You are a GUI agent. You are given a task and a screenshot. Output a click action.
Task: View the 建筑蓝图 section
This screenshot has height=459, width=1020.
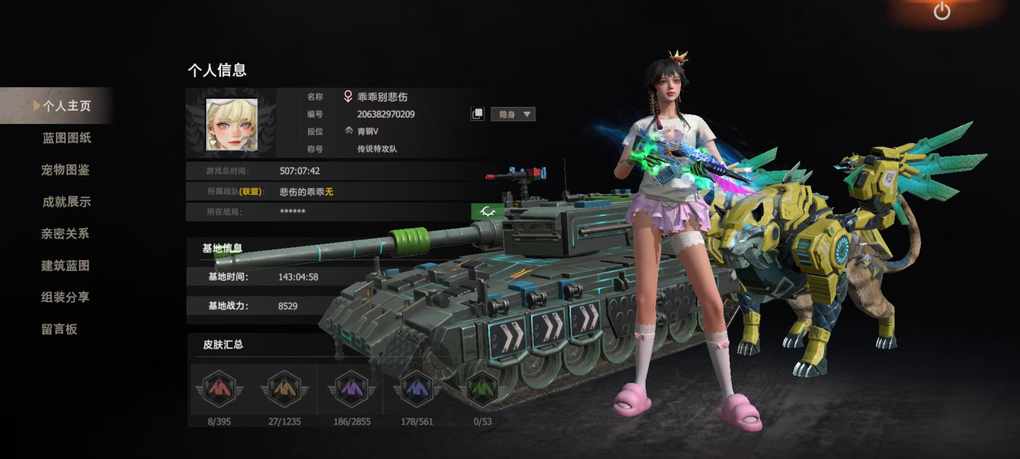(66, 266)
